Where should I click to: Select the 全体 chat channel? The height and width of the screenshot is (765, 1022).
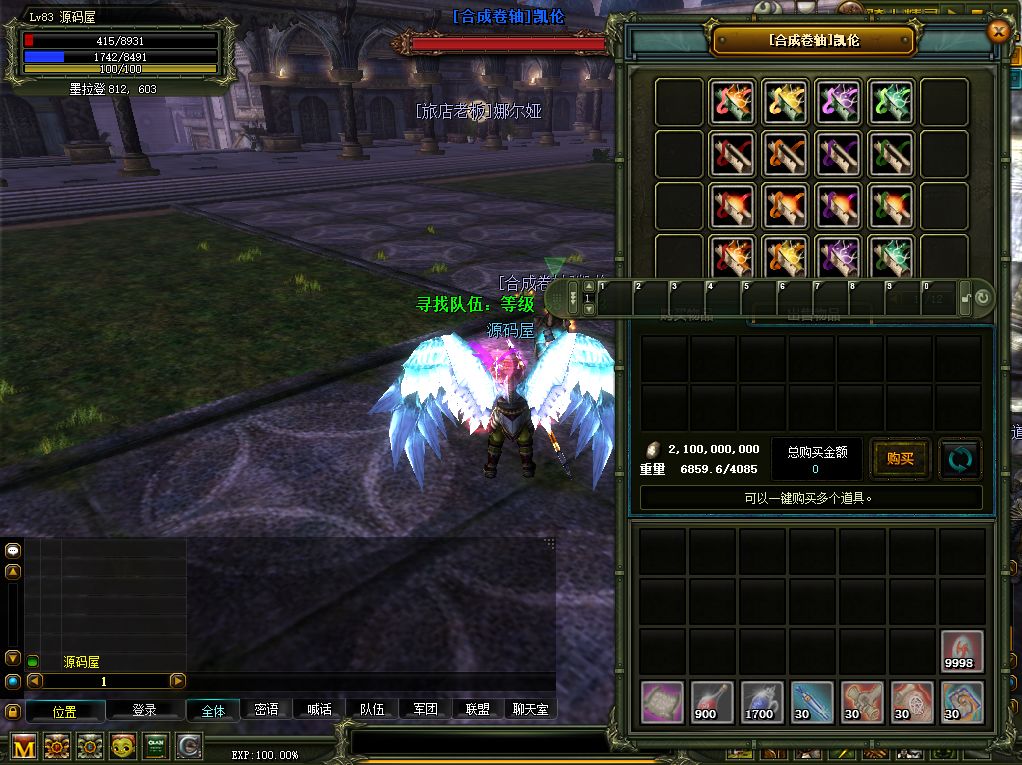213,710
